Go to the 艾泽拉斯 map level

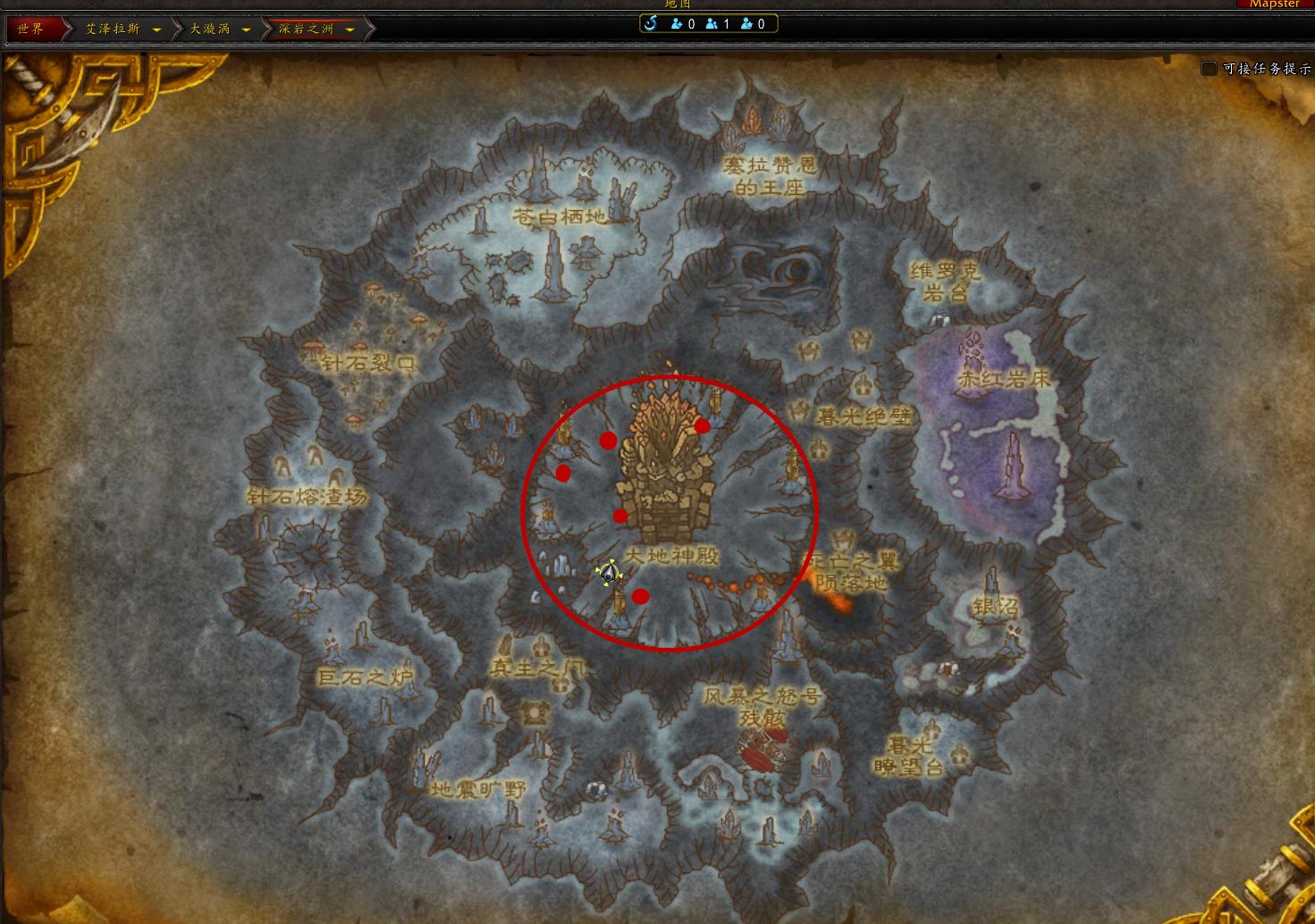113,29
